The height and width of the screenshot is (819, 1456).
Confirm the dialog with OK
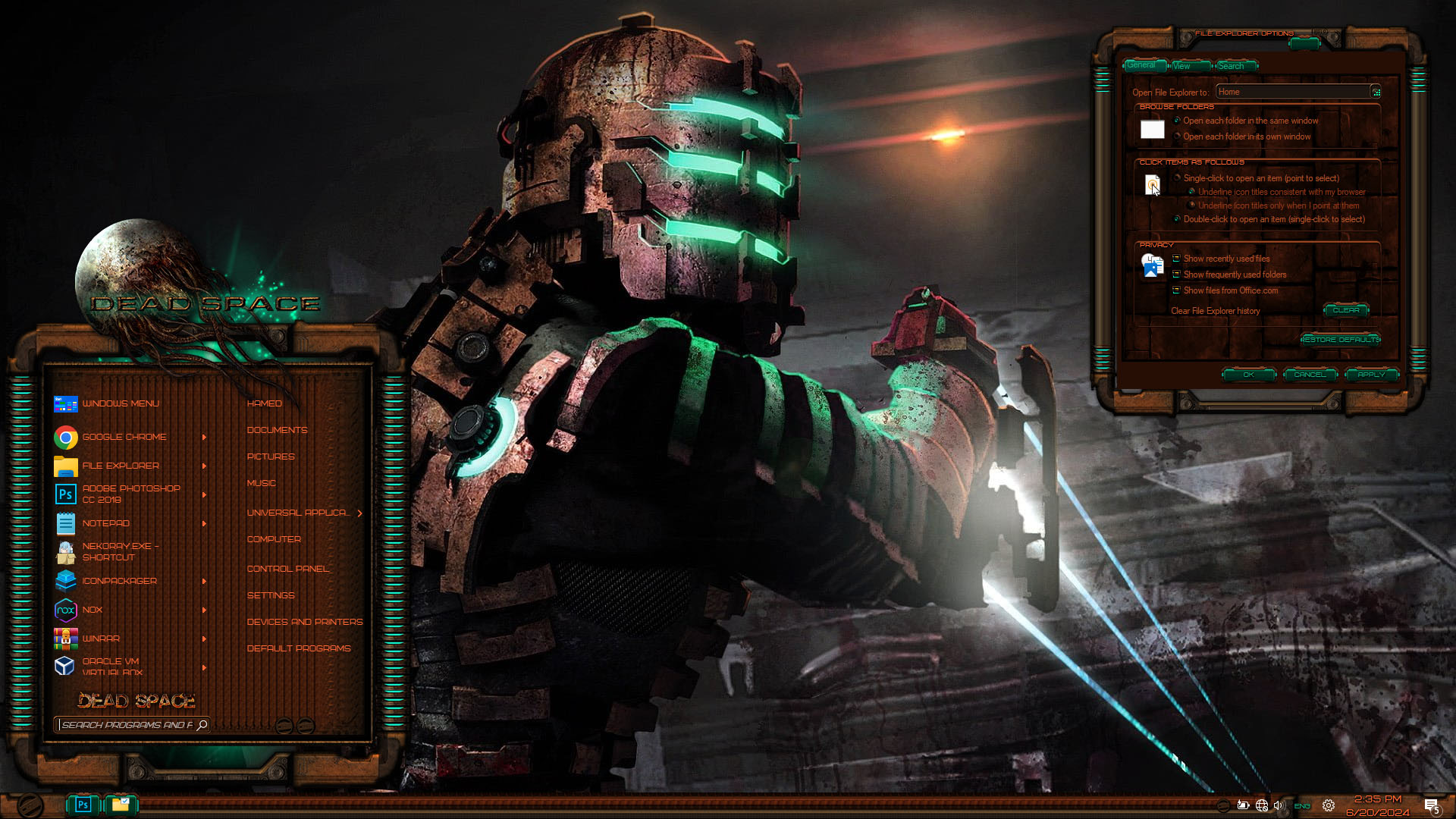[x=1248, y=375]
